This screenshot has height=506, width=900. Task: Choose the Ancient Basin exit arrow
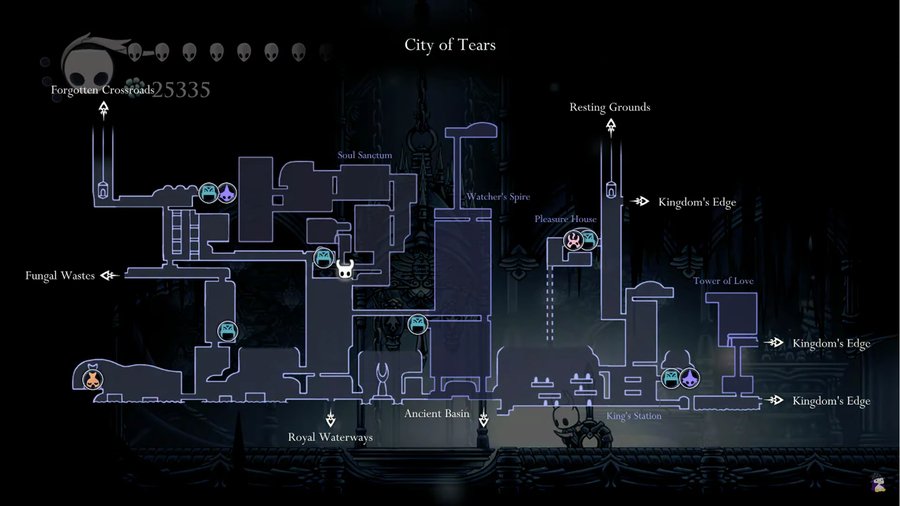point(484,419)
